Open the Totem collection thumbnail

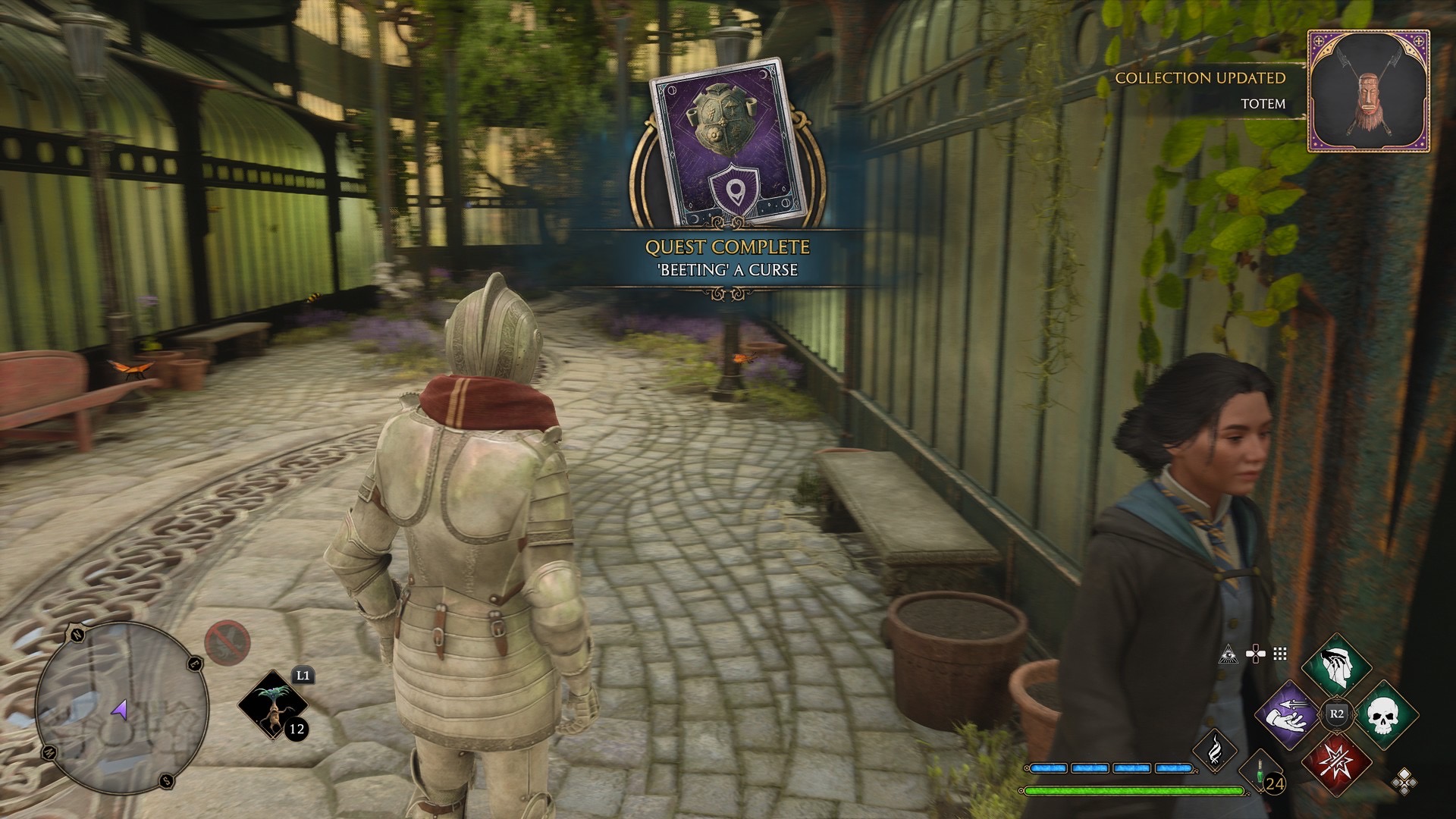pyautogui.click(x=1369, y=91)
